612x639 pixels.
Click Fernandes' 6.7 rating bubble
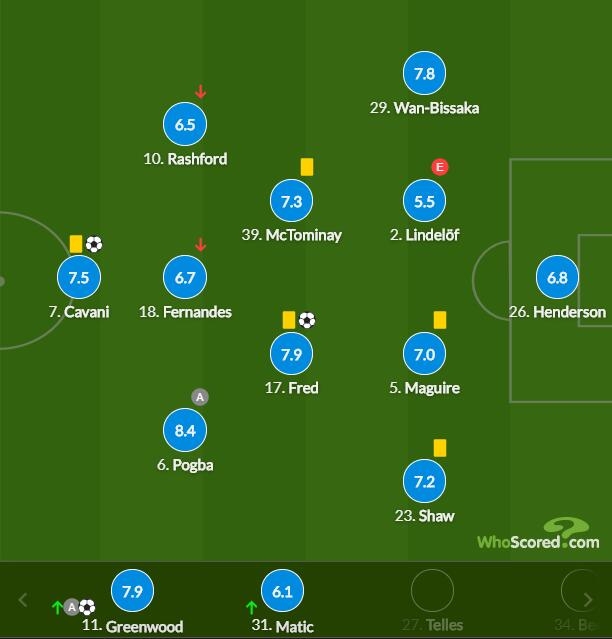pyautogui.click(x=185, y=278)
